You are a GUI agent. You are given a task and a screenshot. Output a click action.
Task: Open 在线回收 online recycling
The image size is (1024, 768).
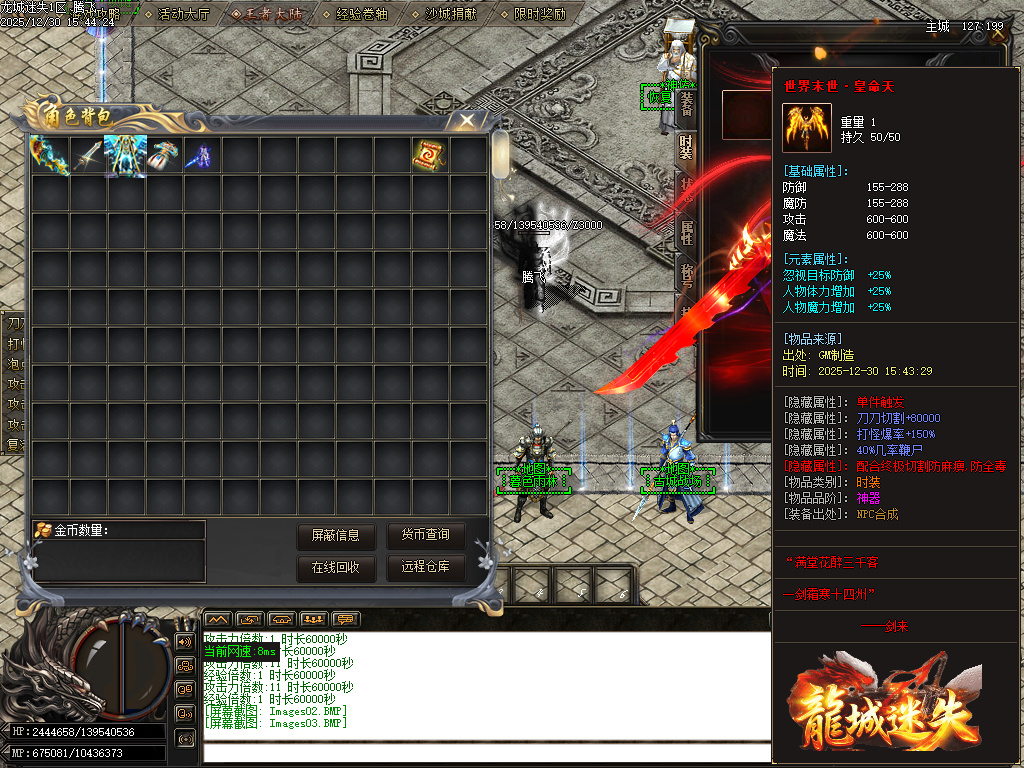pyautogui.click(x=335, y=568)
